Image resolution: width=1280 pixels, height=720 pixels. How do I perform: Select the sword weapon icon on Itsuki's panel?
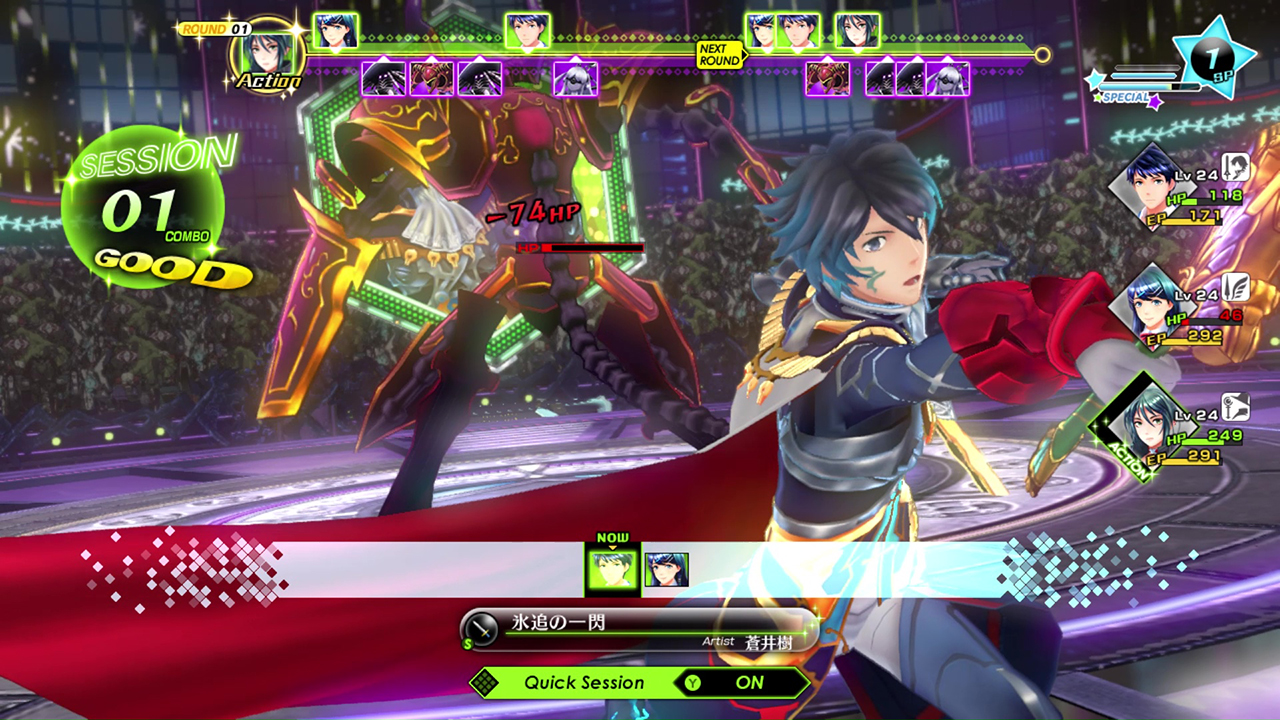click(x=1236, y=168)
